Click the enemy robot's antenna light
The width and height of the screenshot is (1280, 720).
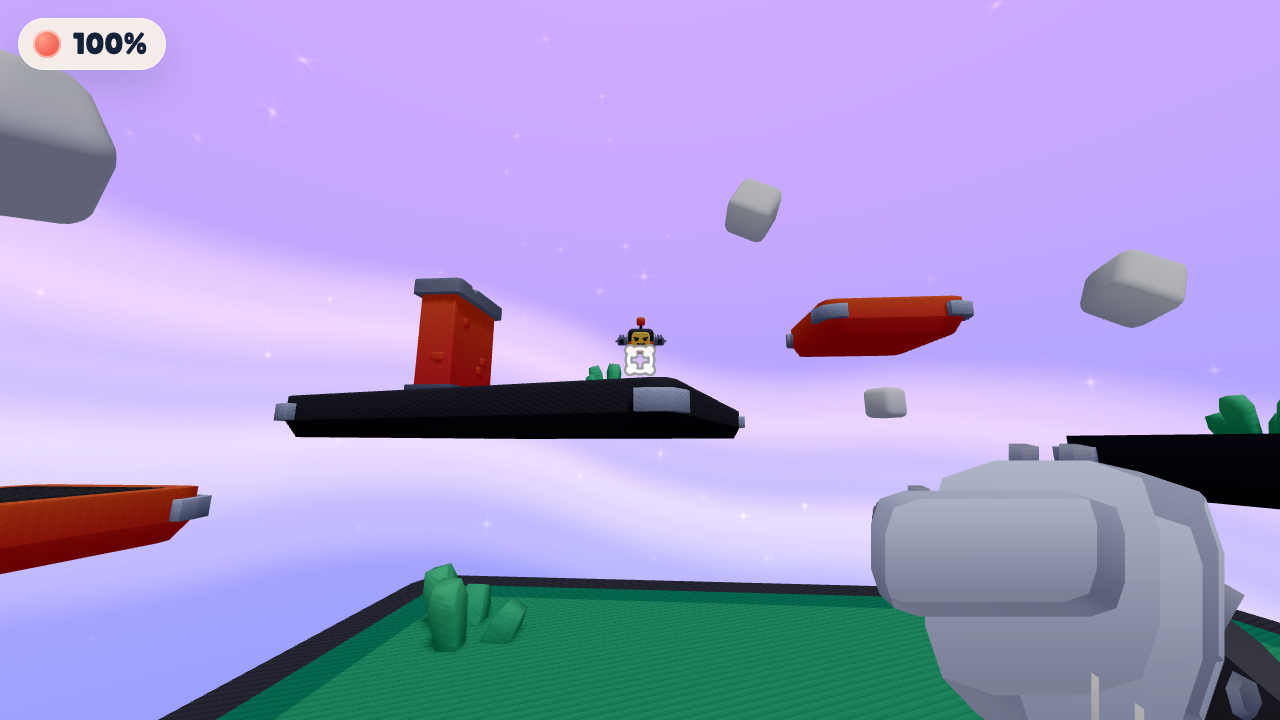click(641, 320)
